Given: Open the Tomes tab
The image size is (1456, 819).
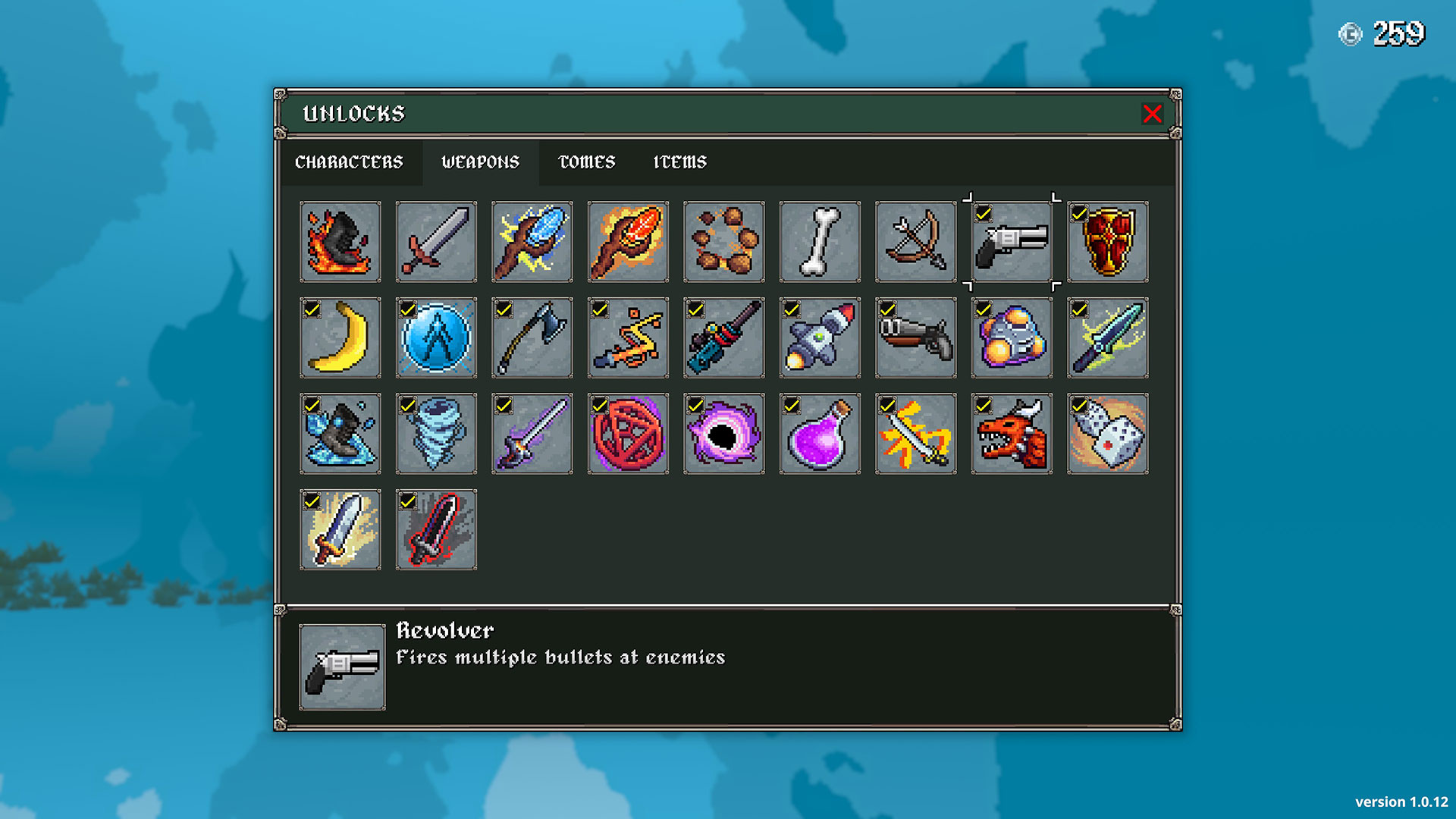Looking at the screenshot, I should click(x=586, y=162).
